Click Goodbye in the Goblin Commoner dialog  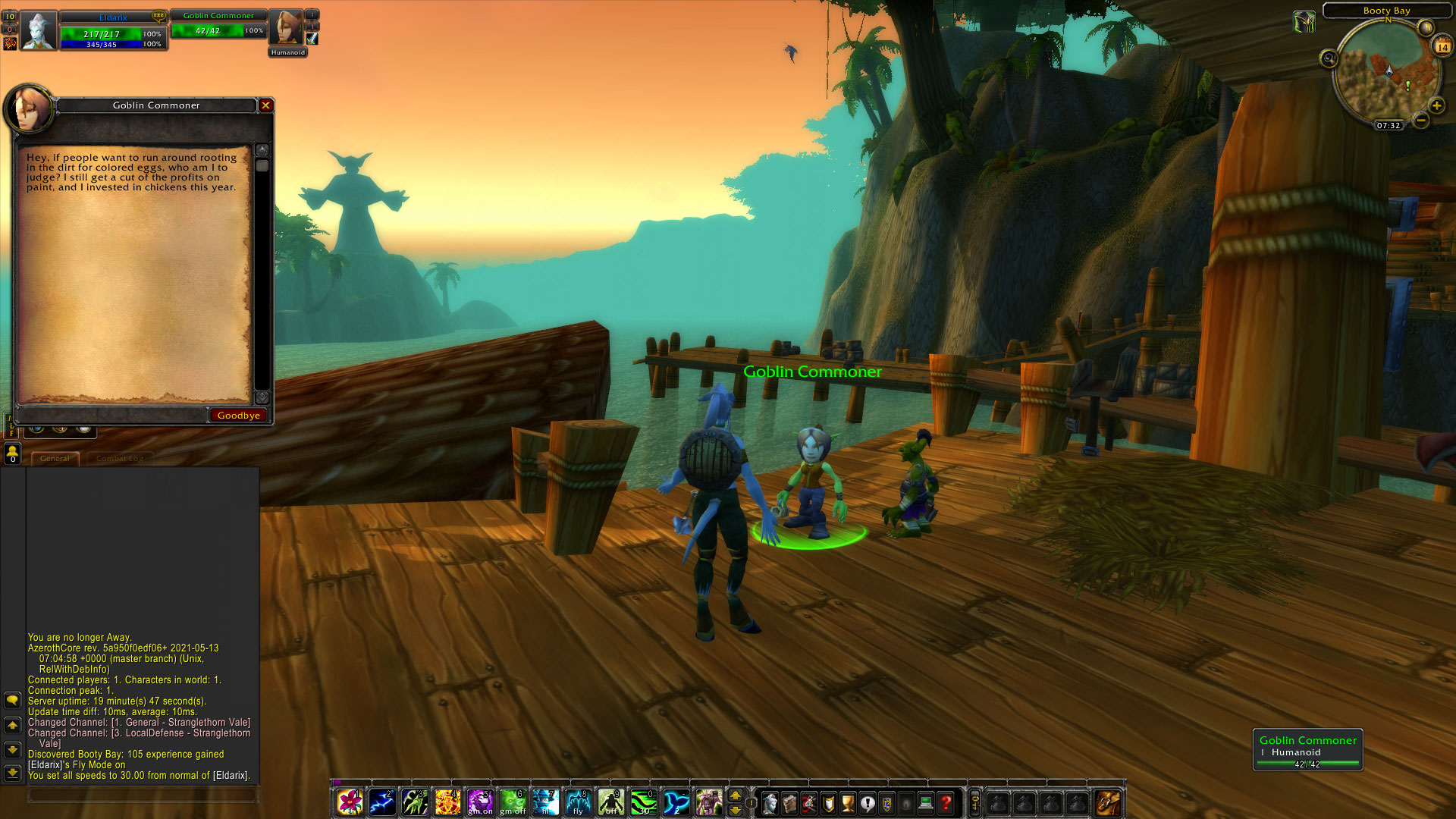coord(238,415)
